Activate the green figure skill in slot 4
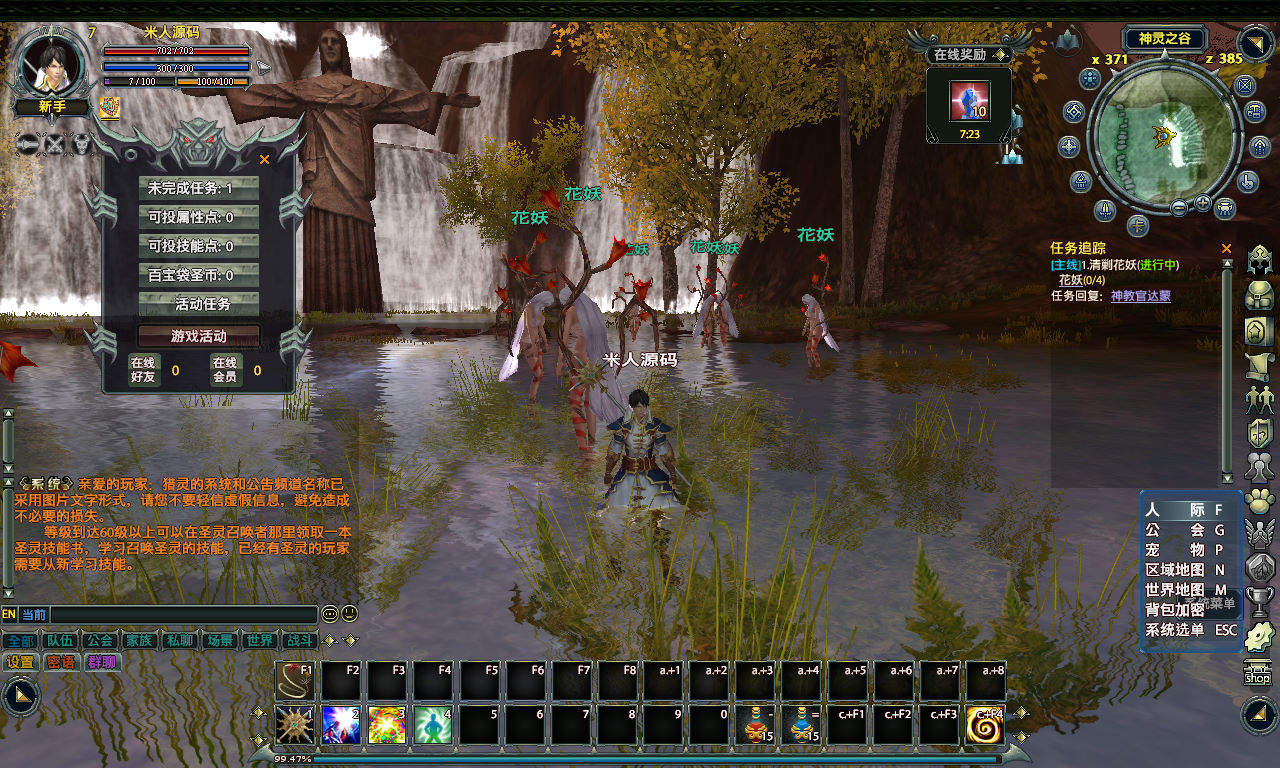Screen dimensions: 1280x768 point(433,725)
